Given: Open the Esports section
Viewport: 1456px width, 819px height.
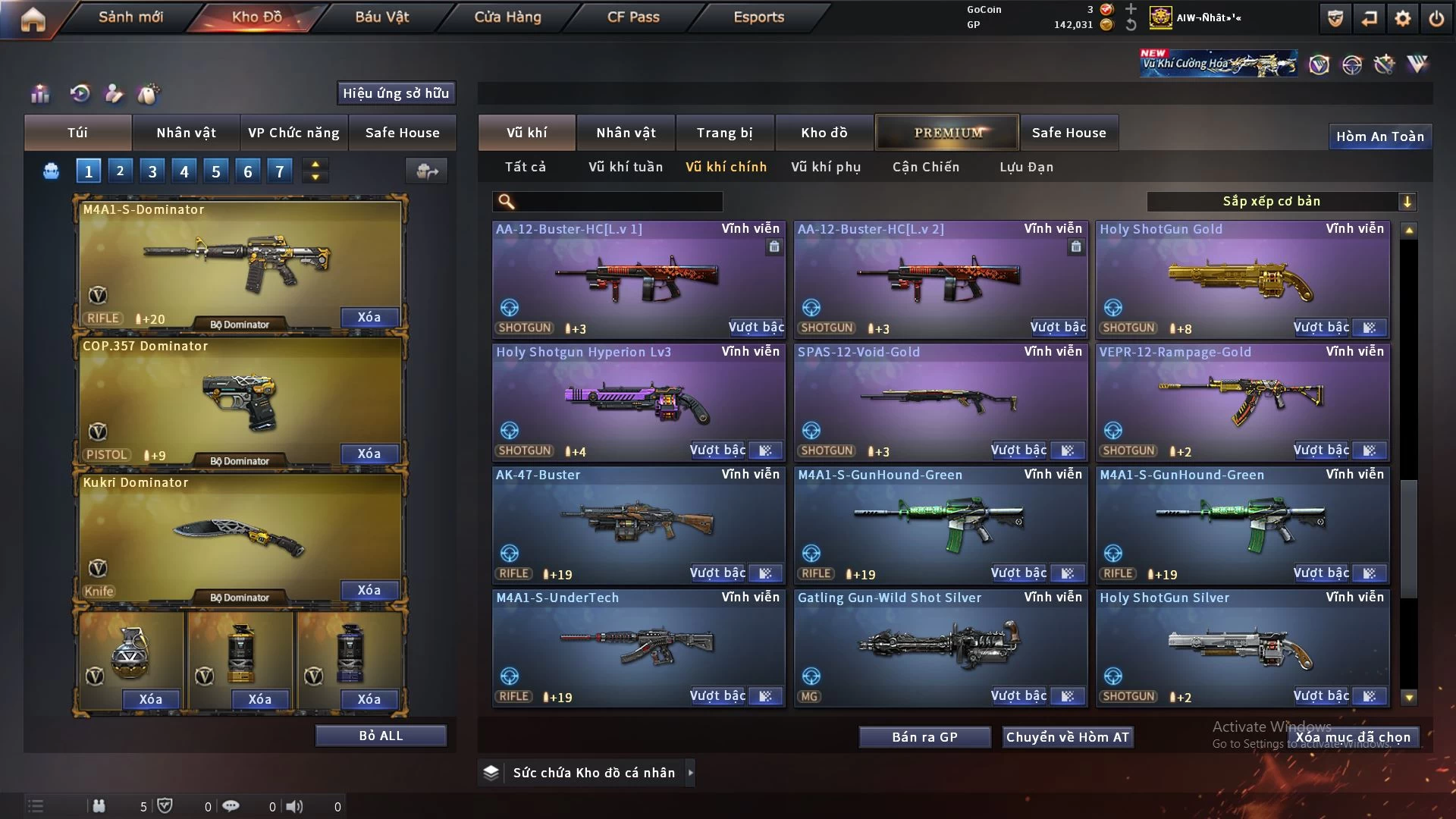Looking at the screenshot, I should coord(758,17).
